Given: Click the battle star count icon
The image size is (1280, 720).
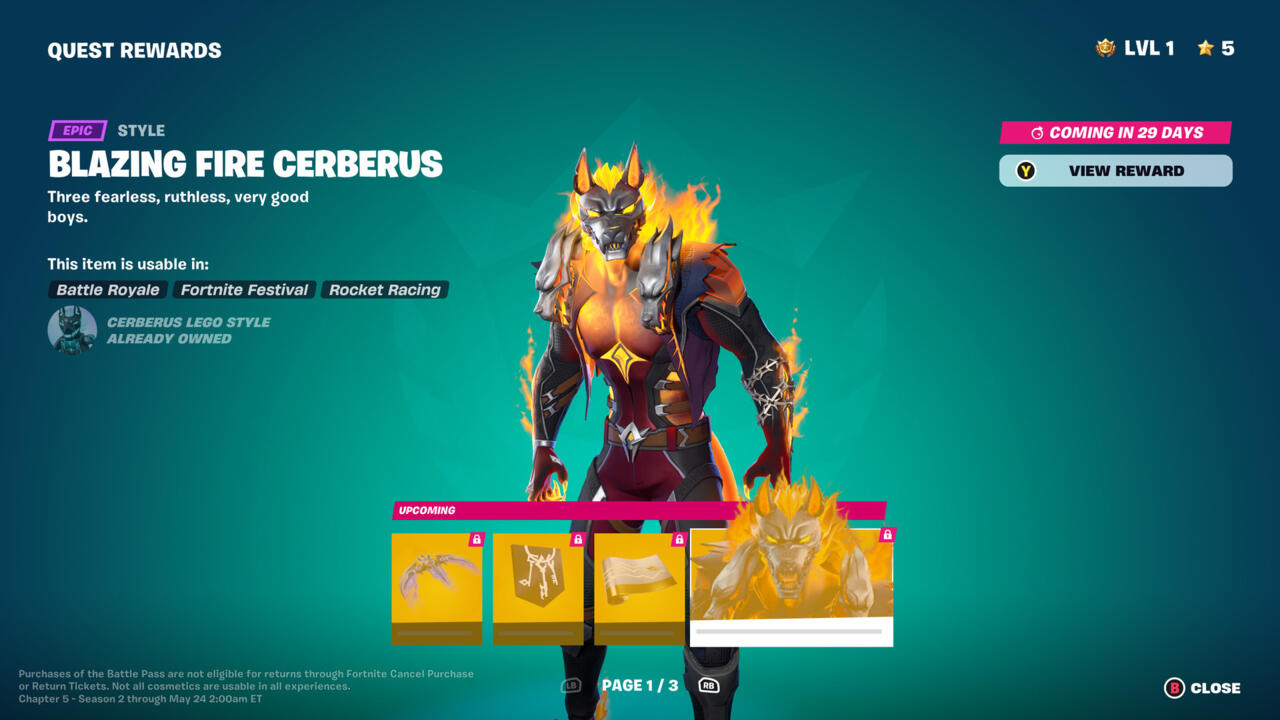Looking at the screenshot, I should pyautogui.click(x=1205, y=48).
